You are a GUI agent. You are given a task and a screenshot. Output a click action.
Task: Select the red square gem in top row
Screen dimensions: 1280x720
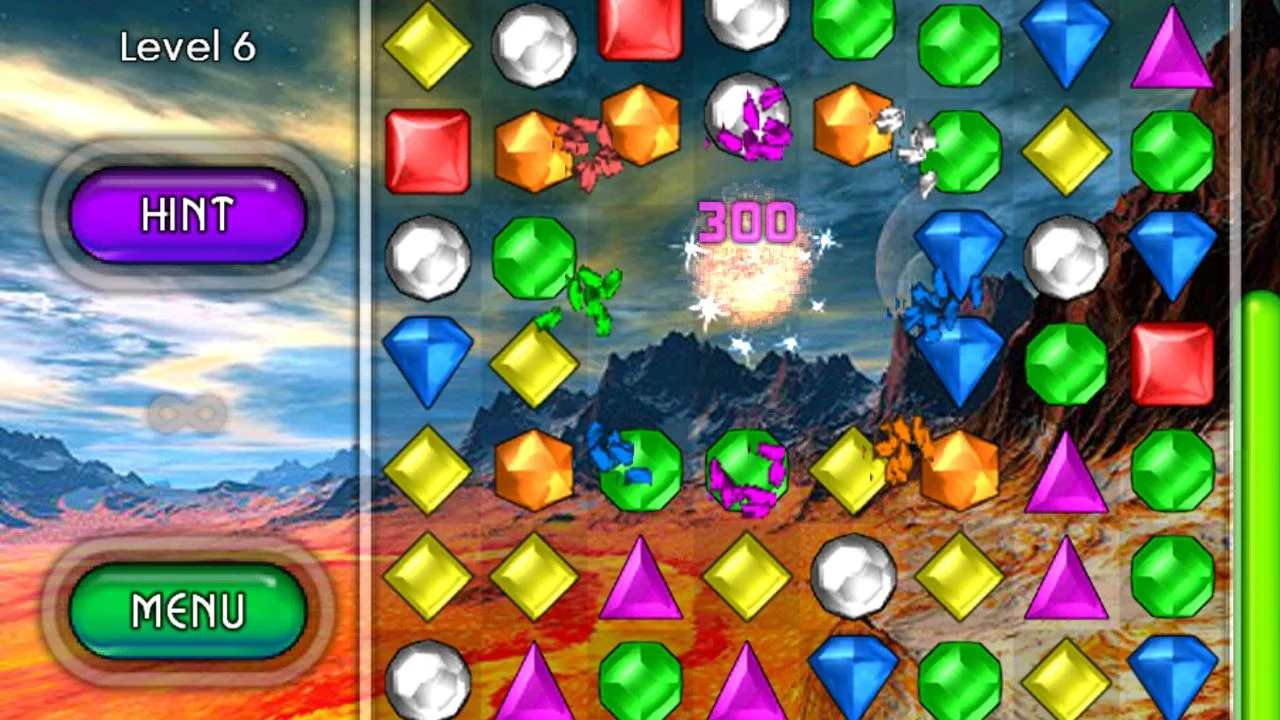pyautogui.click(x=638, y=30)
